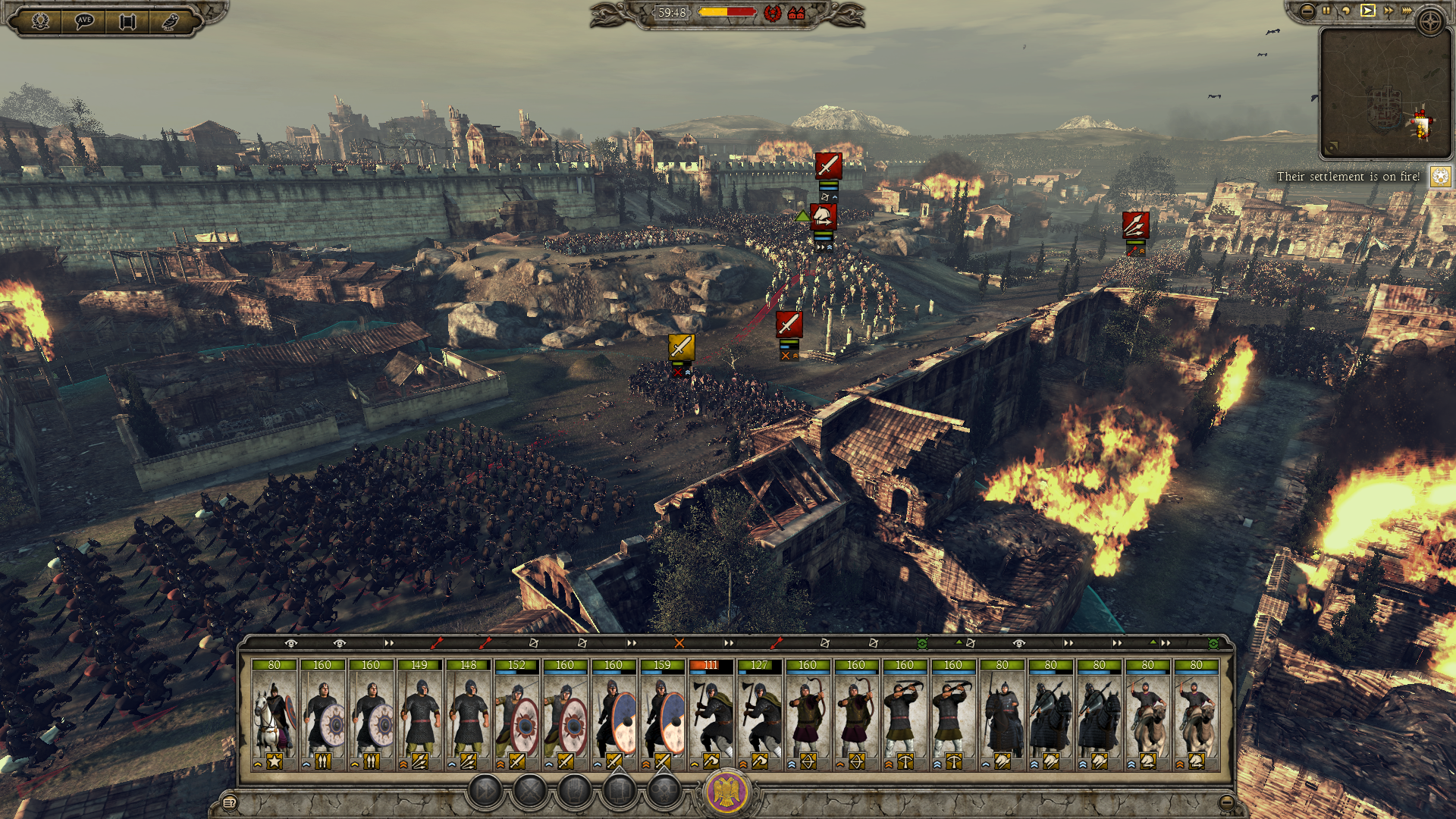Click the compass button above the minimap
The height and width of the screenshot is (819, 1456).
pos(1431,21)
